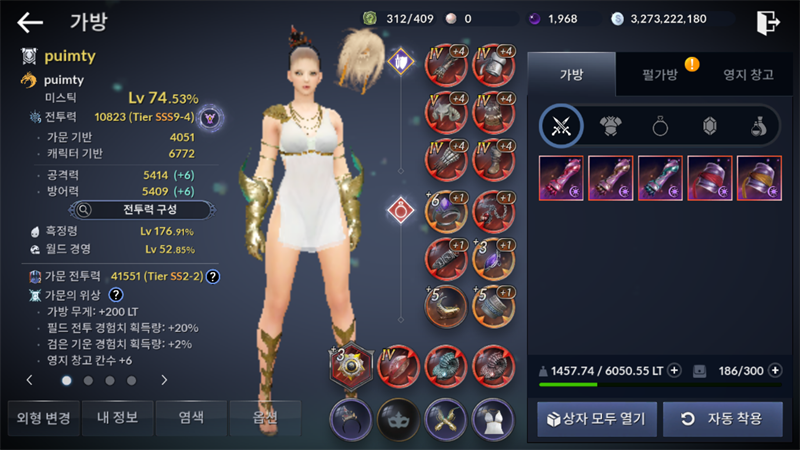Image resolution: width=800 pixels, height=450 pixels.
Task: Click 상자 모두 열기 button
Action: coord(597,418)
